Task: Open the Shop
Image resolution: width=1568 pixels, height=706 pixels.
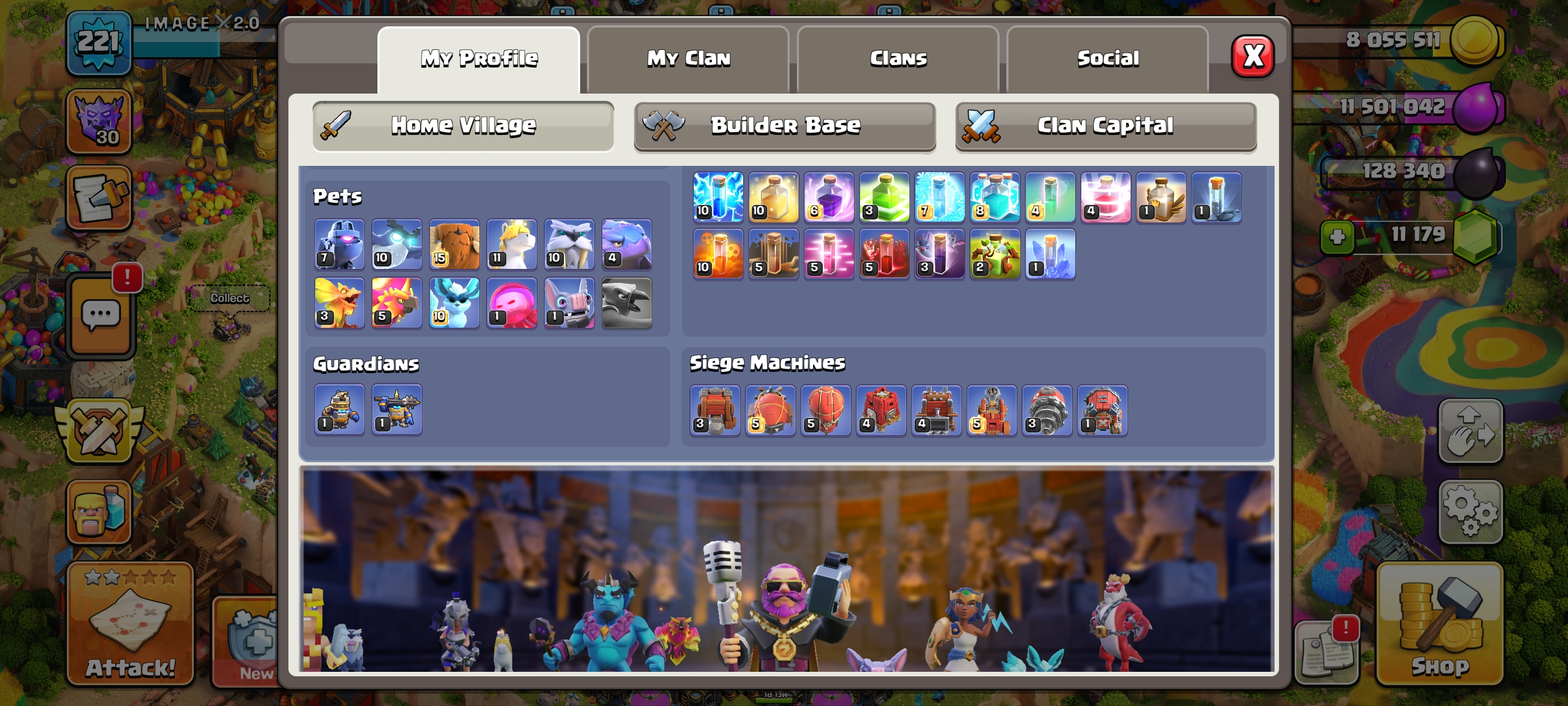Action: tap(1440, 624)
